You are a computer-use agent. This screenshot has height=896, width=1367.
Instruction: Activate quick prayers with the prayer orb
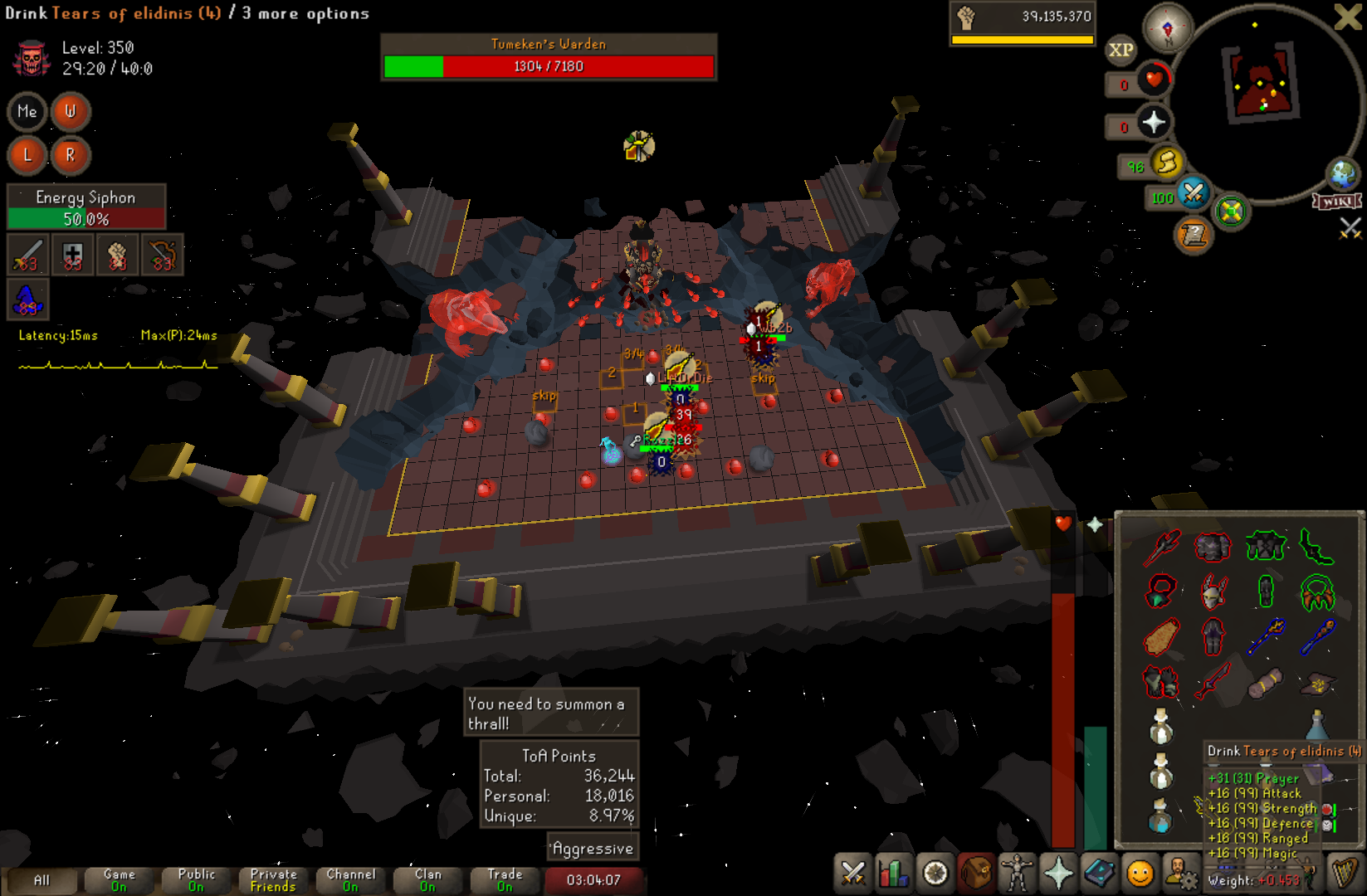point(1154,123)
